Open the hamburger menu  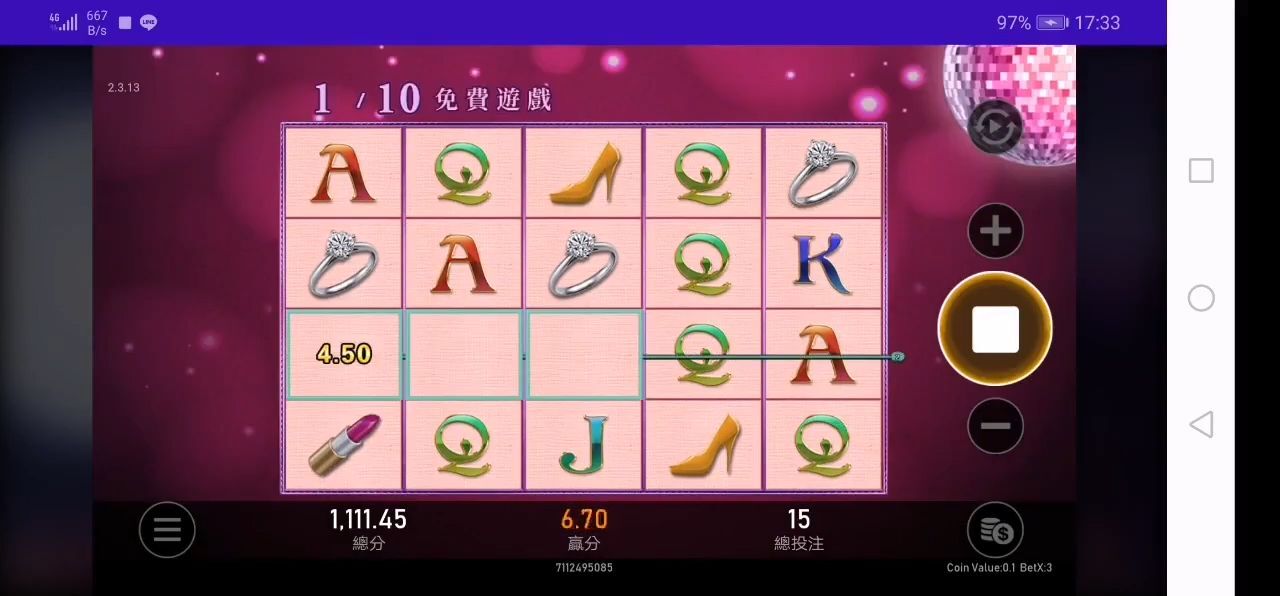coord(167,529)
